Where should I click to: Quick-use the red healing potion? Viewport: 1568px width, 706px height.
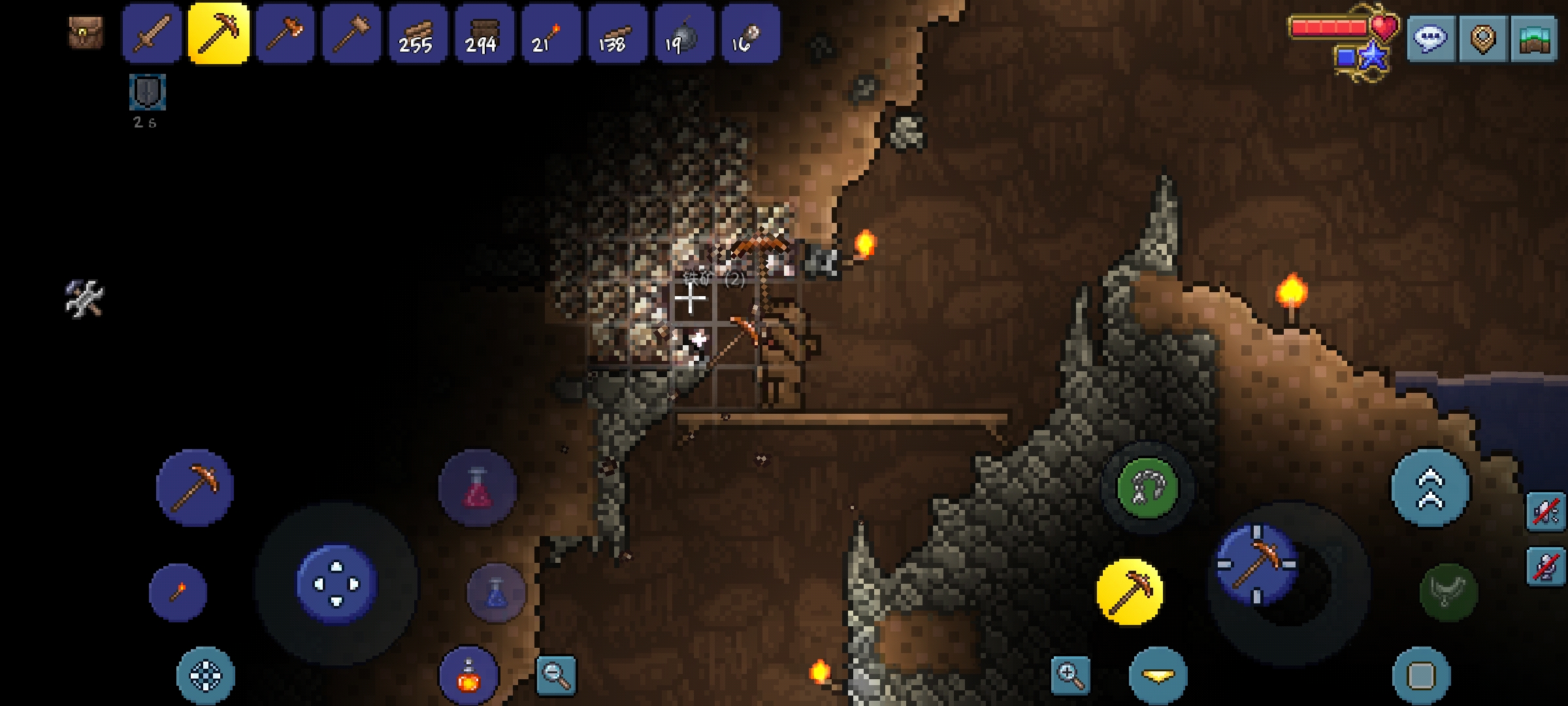pyautogui.click(x=478, y=488)
